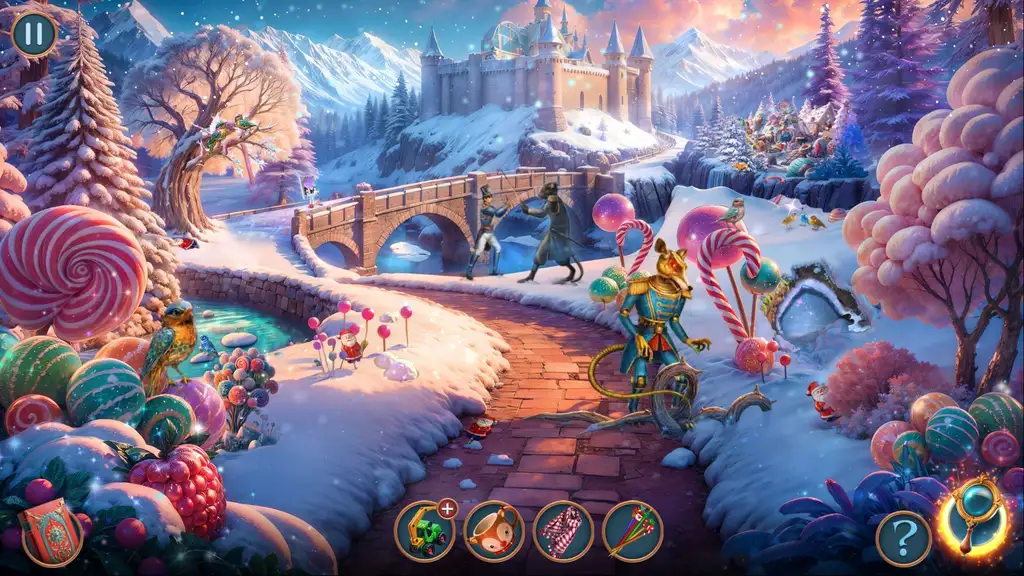The width and height of the screenshot is (1024, 576).
Task: Open help with the question mark button
Action: pos(903,538)
